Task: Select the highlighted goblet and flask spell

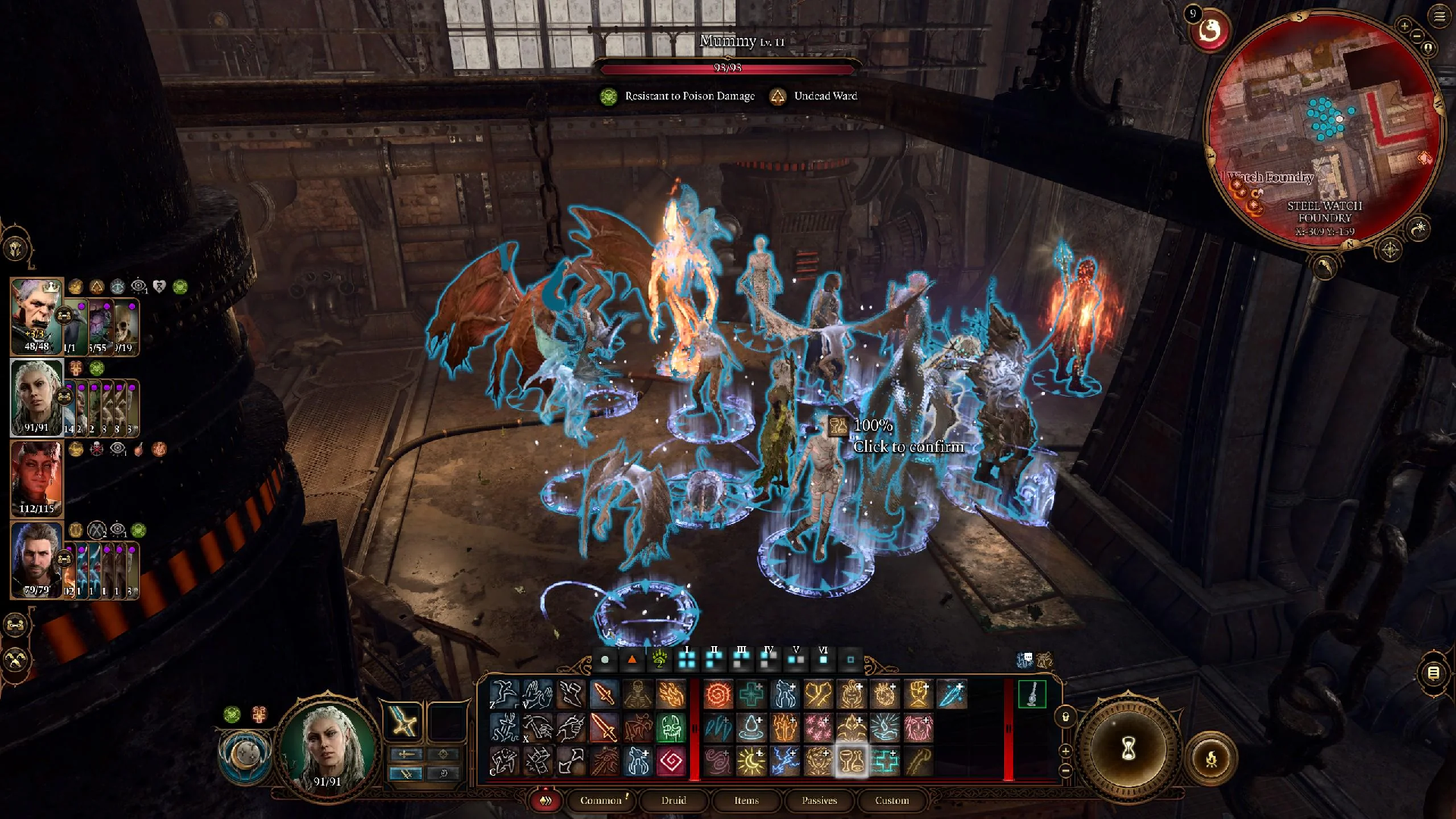Action: [851, 761]
